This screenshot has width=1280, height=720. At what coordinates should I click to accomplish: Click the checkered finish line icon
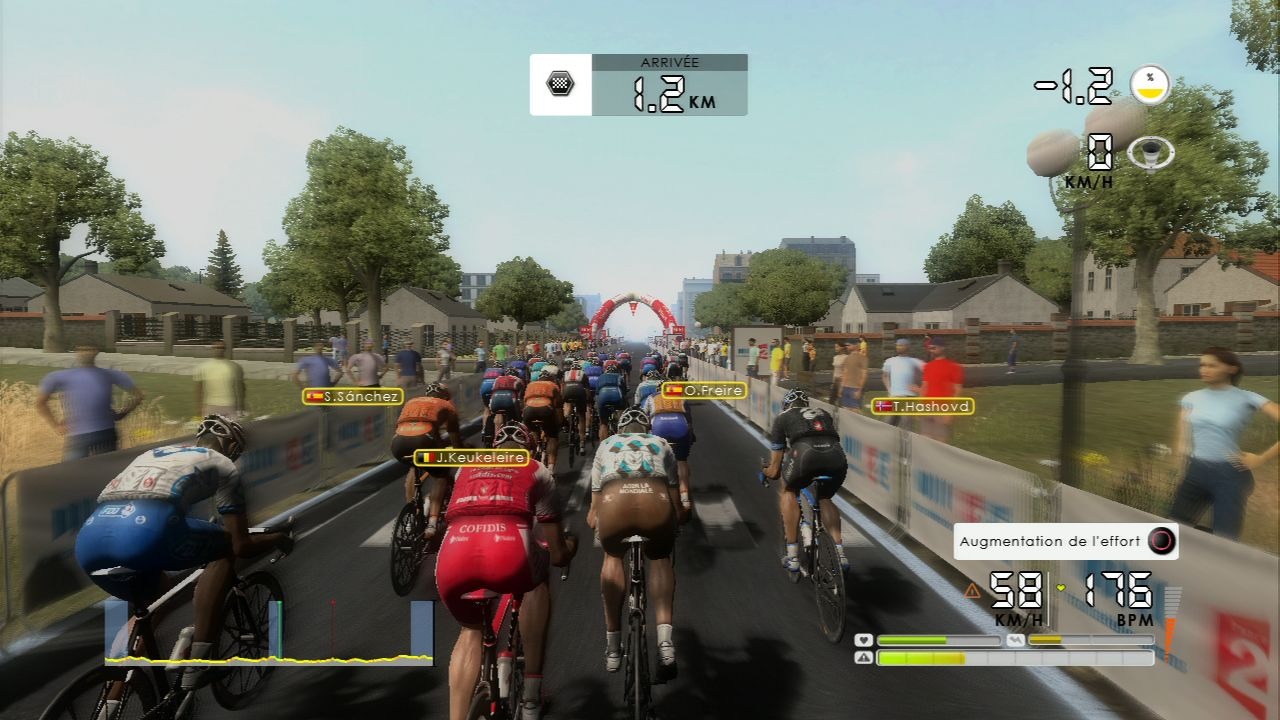click(x=560, y=84)
